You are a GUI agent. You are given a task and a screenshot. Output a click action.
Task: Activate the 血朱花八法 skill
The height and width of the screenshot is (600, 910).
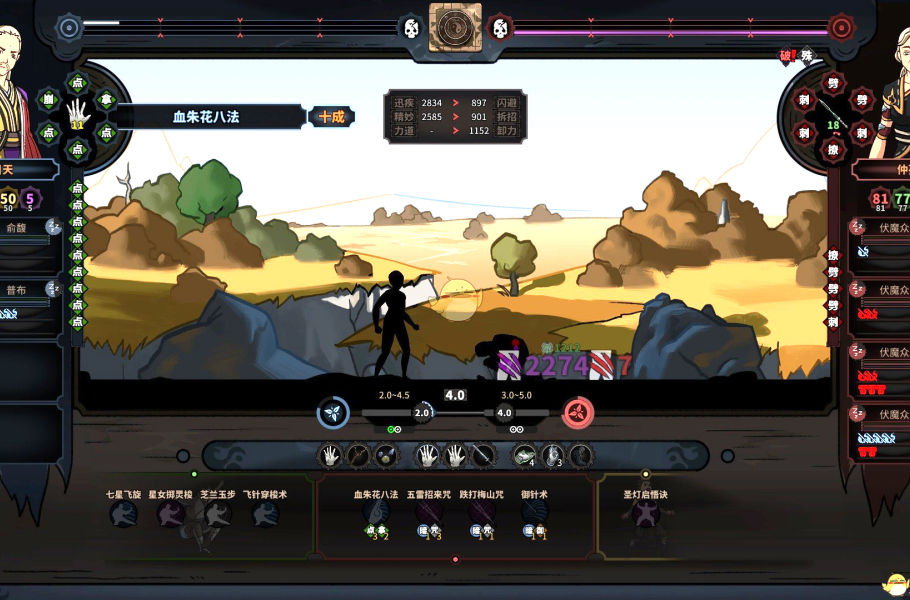376,514
